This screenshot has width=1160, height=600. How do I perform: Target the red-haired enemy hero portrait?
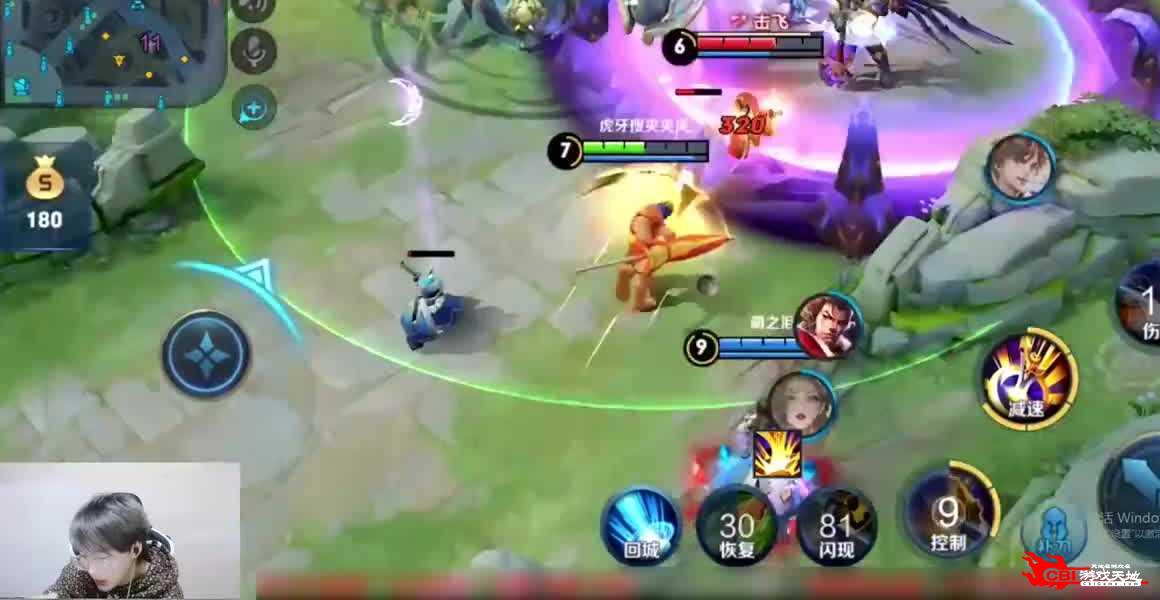click(x=827, y=326)
